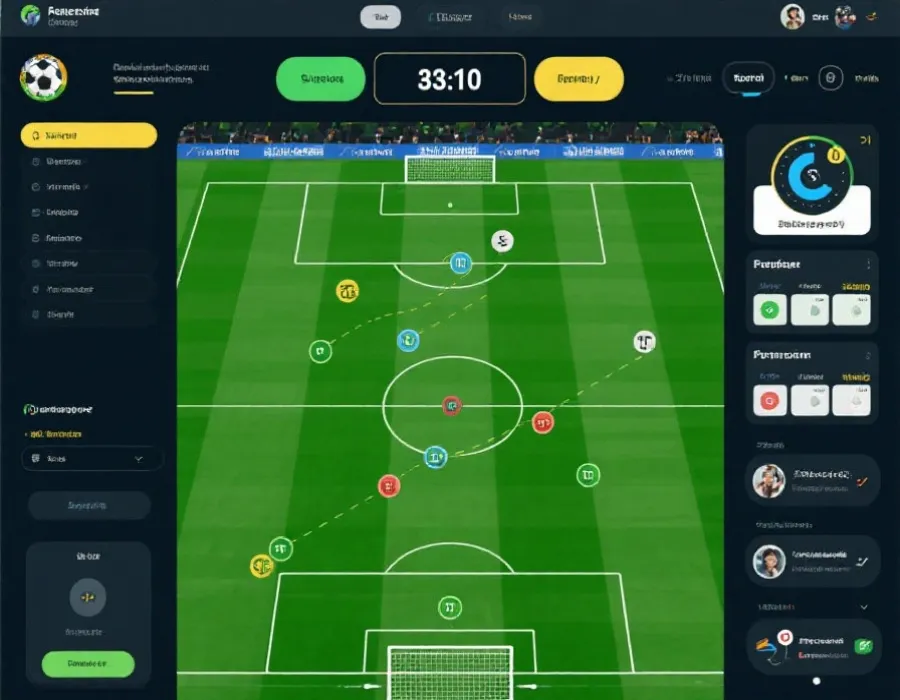Screen dimensions: 900x700
Task: Switch to the light grey top navigation tab
Action: pos(380,17)
